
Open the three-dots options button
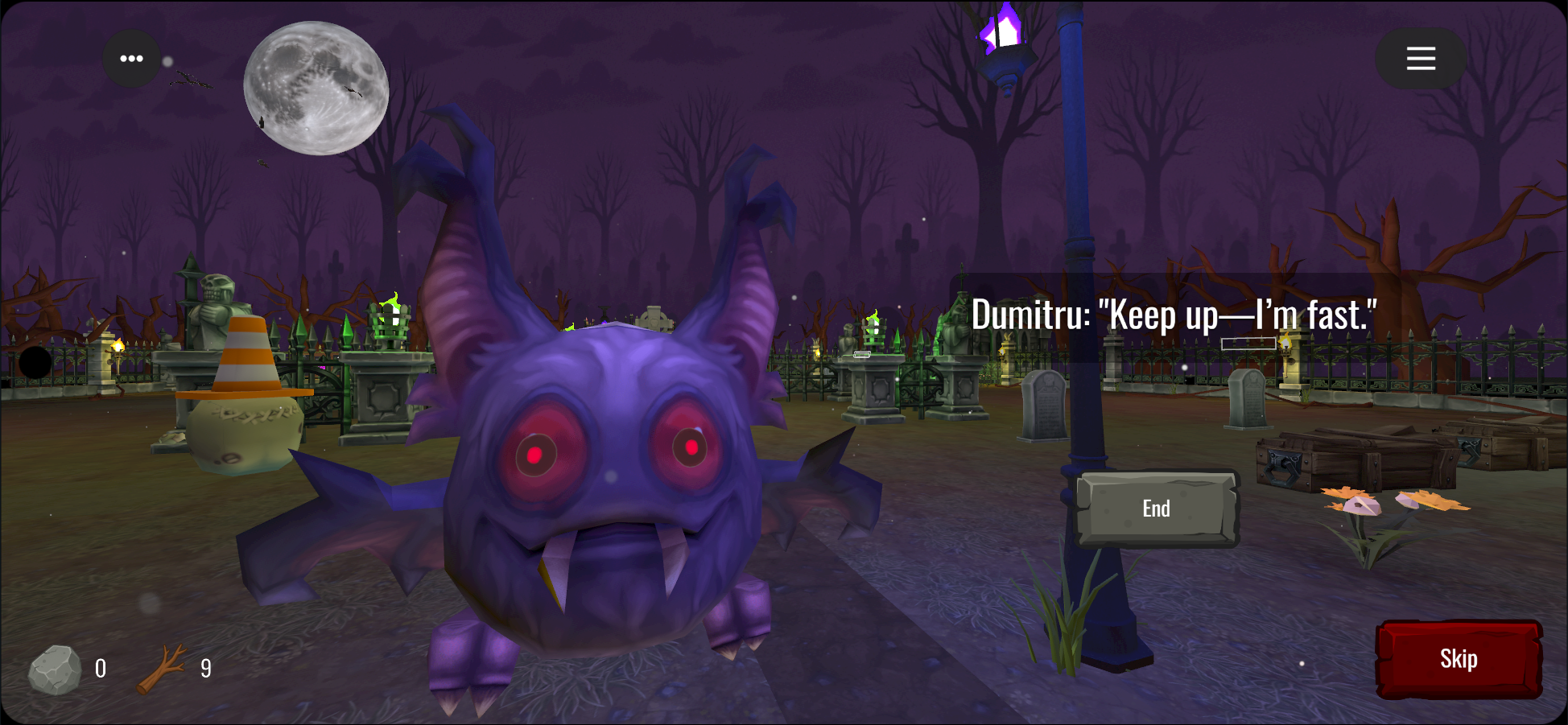click(x=131, y=59)
